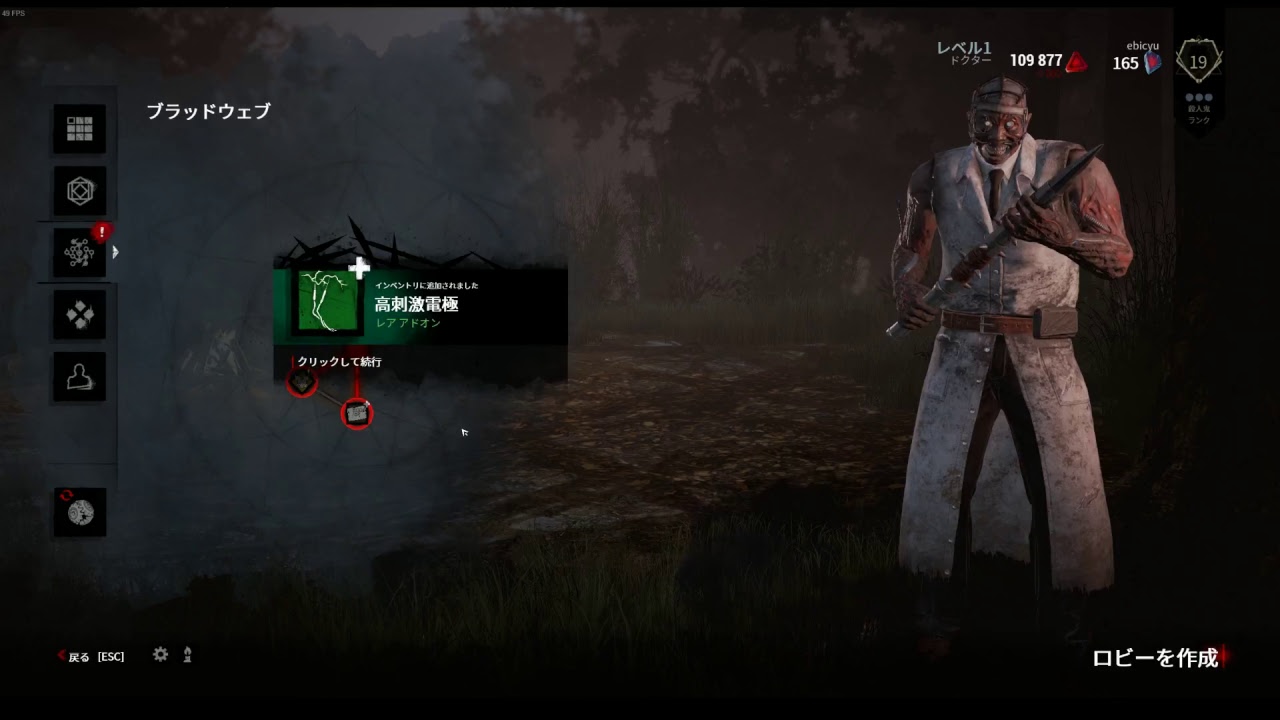This screenshot has height=720, width=1280.
Task: Open the four-arrows customization tab
Action: click(80, 316)
